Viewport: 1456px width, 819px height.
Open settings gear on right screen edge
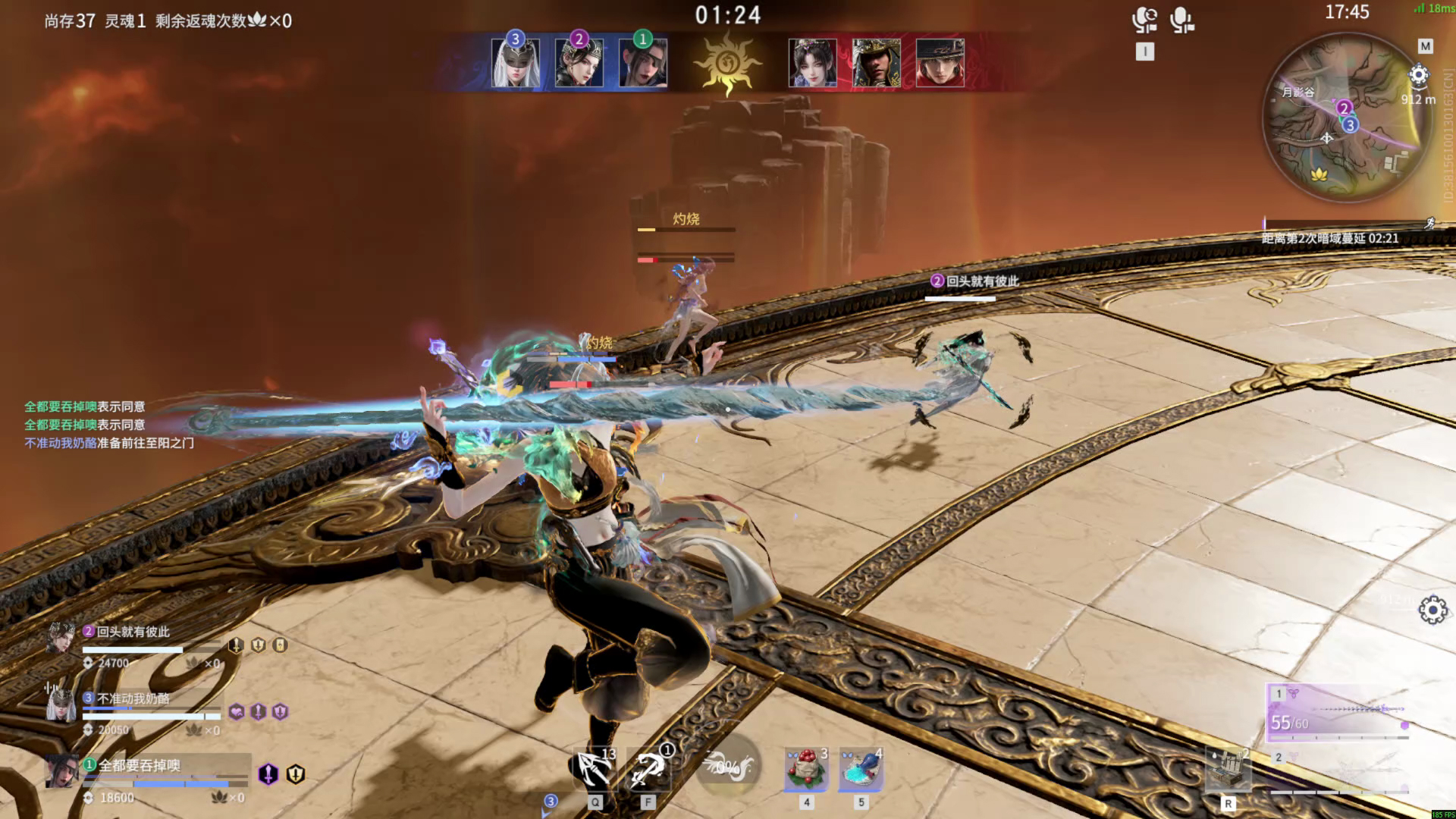(1432, 610)
